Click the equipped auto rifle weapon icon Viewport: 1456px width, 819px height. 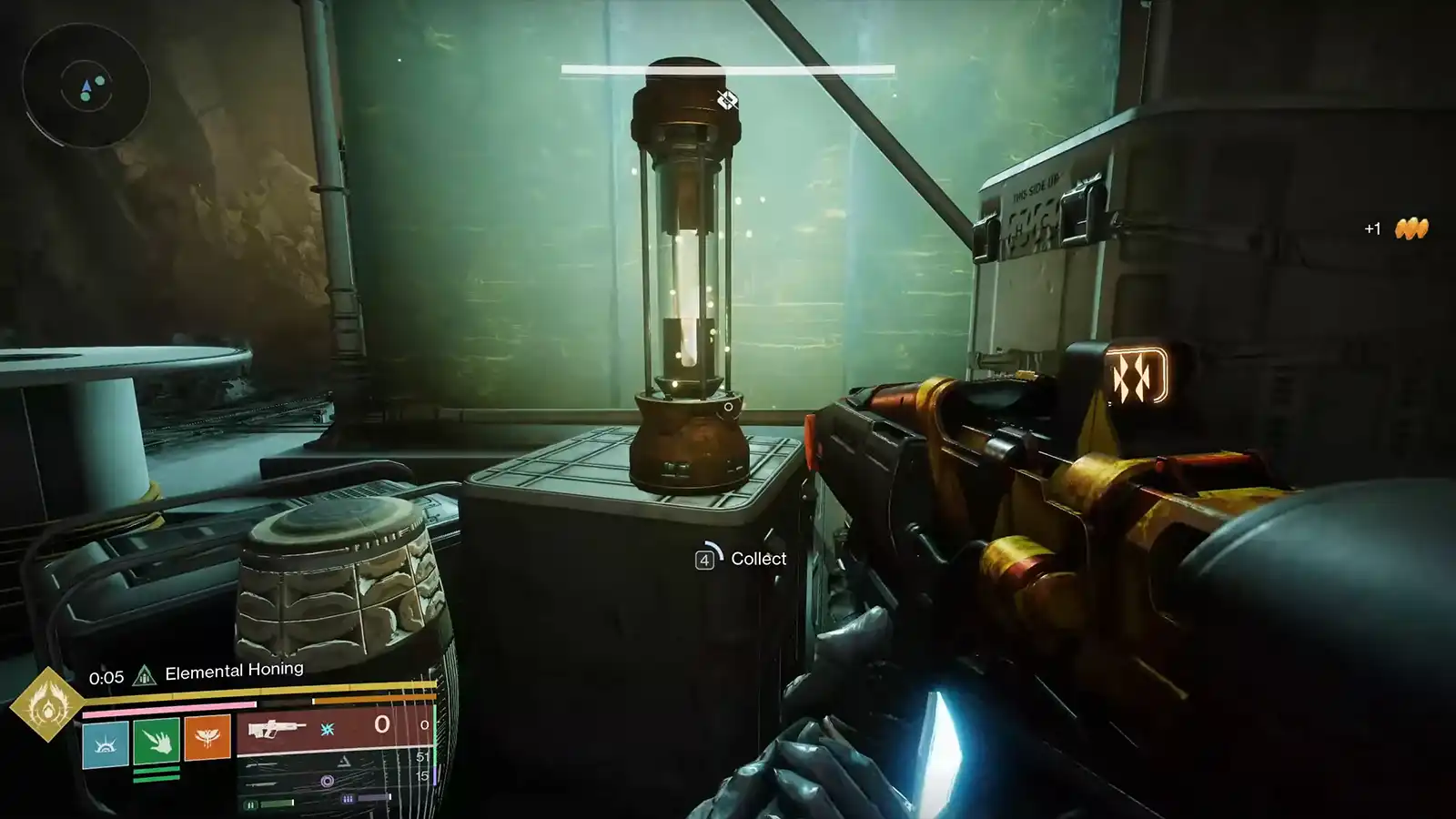(278, 728)
